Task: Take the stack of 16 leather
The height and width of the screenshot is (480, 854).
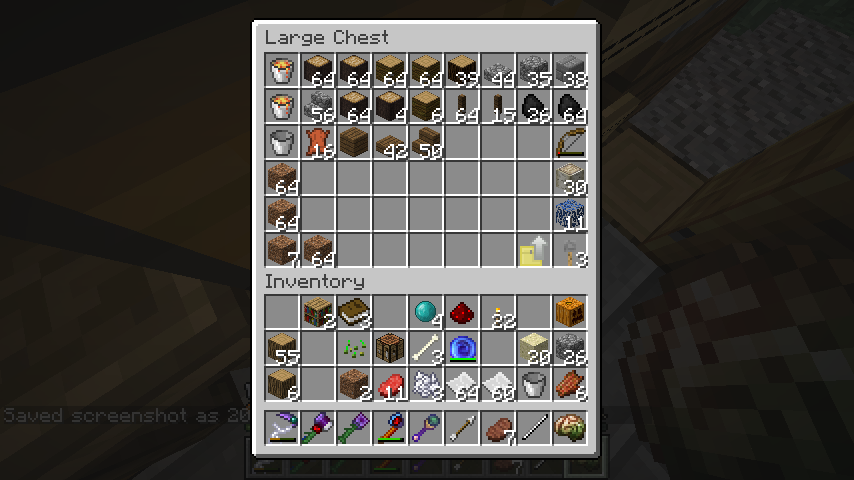Action: [317, 141]
